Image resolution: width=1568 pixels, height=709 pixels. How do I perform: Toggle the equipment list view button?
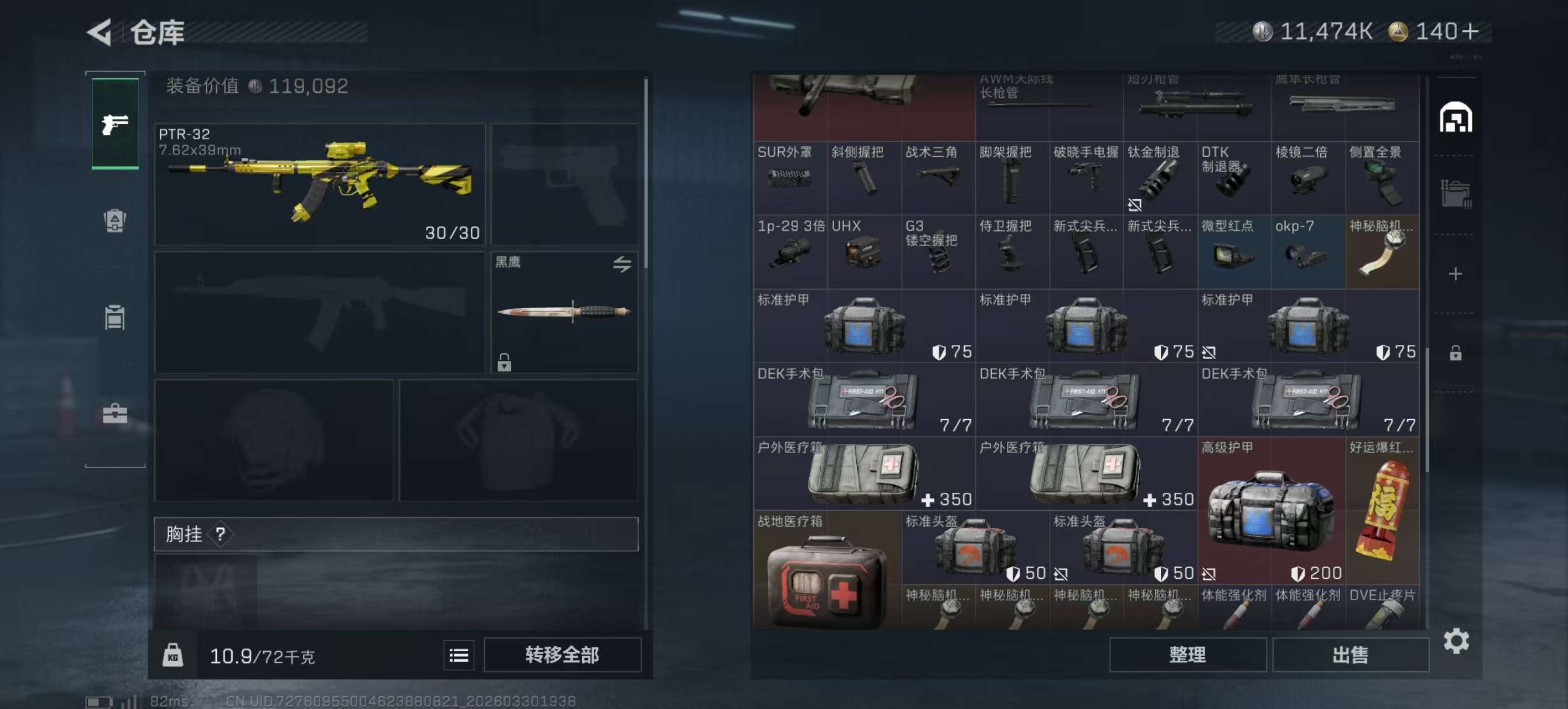(x=459, y=655)
